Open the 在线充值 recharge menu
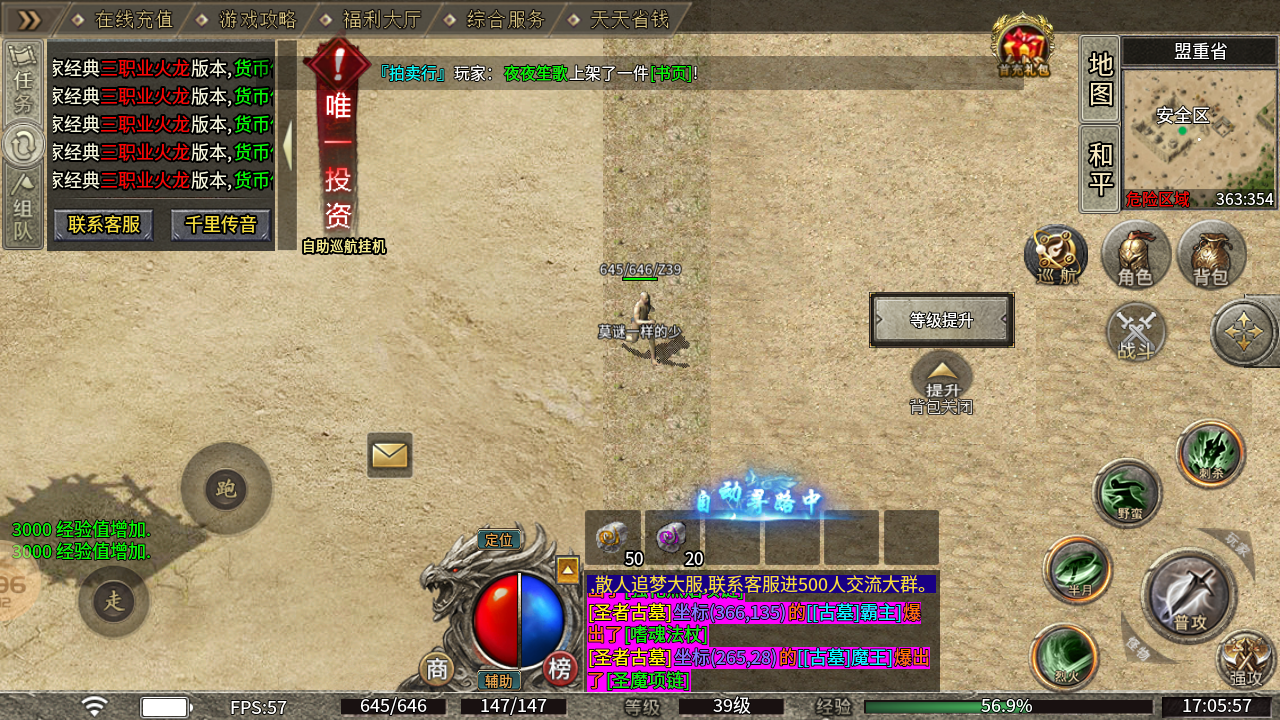The image size is (1280, 720). (133, 19)
